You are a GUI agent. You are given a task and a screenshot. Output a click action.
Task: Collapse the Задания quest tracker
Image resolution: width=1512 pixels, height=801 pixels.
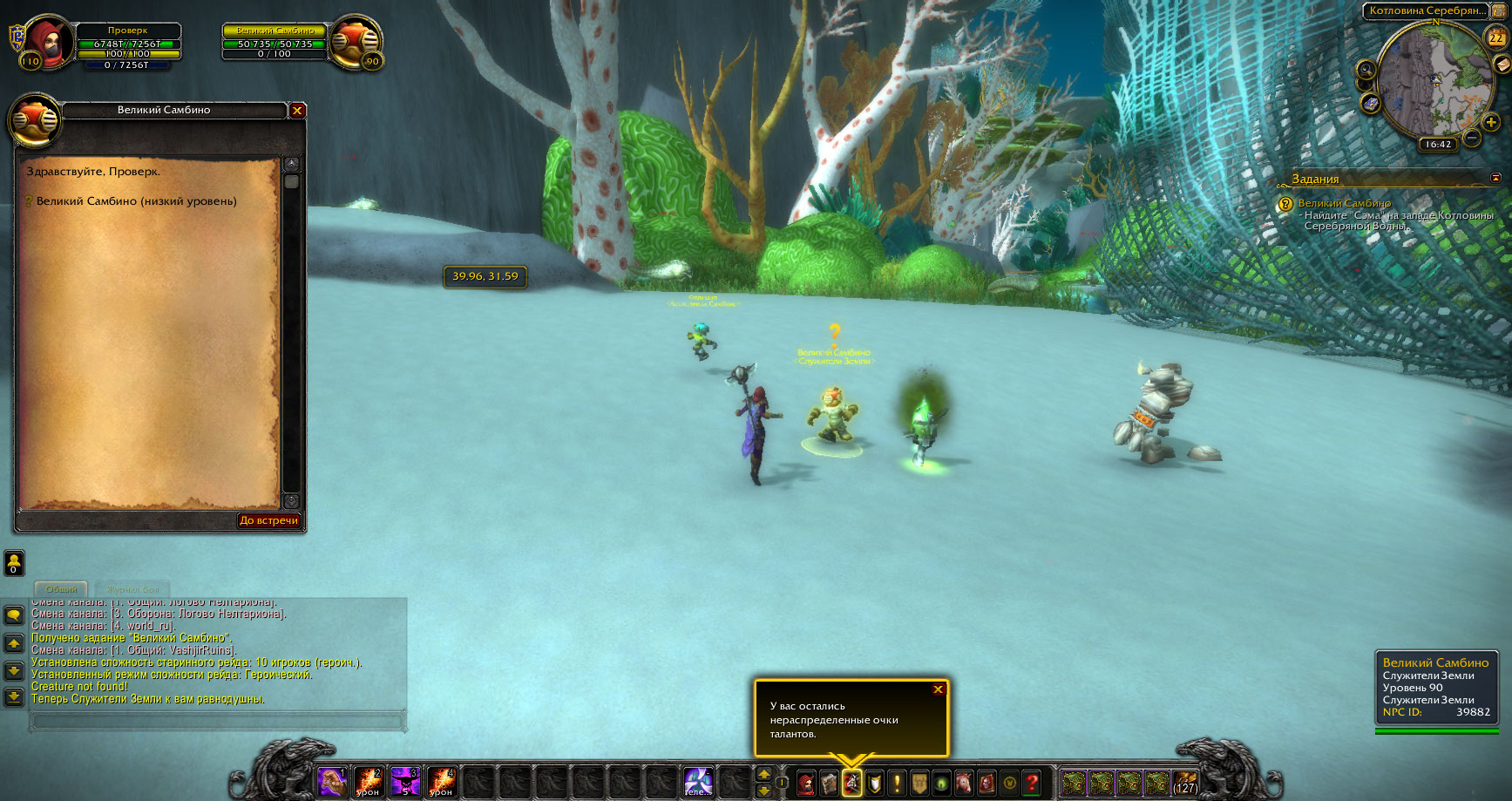[x=1496, y=178]
